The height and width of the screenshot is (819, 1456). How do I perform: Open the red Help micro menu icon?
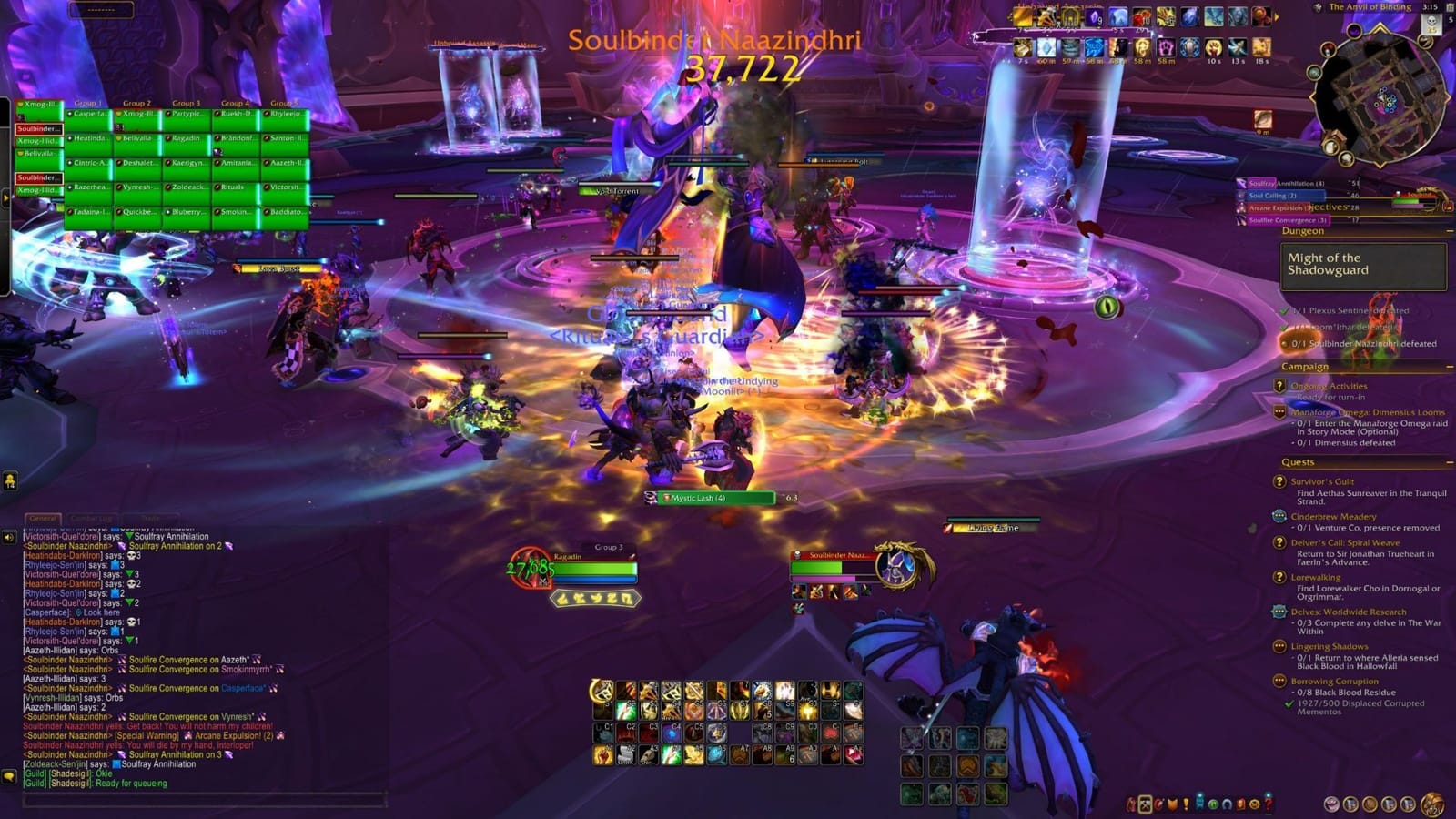point(1268,805)
